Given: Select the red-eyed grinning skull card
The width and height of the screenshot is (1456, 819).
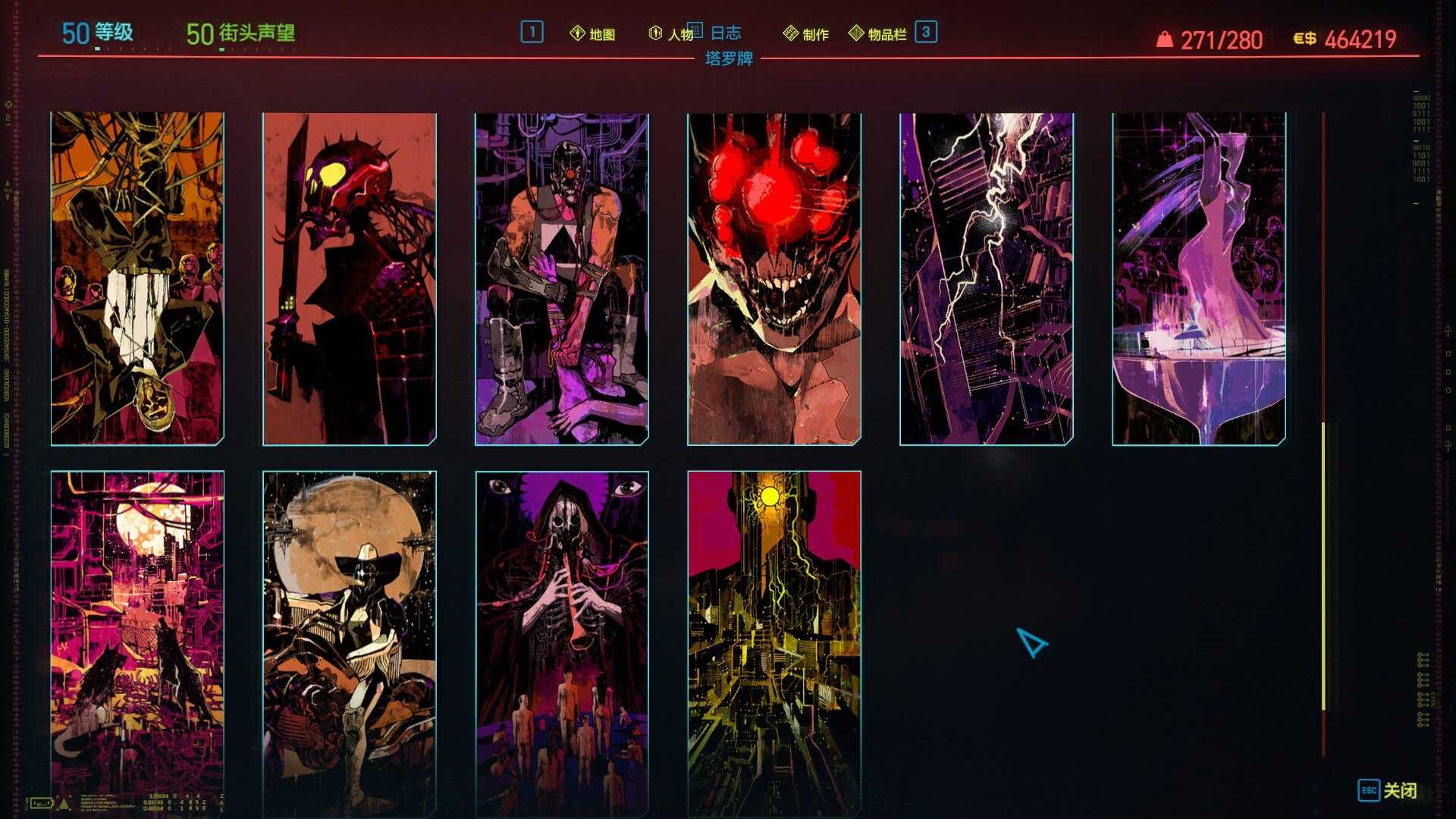Looking at the screenshot, I should [774, 278].
